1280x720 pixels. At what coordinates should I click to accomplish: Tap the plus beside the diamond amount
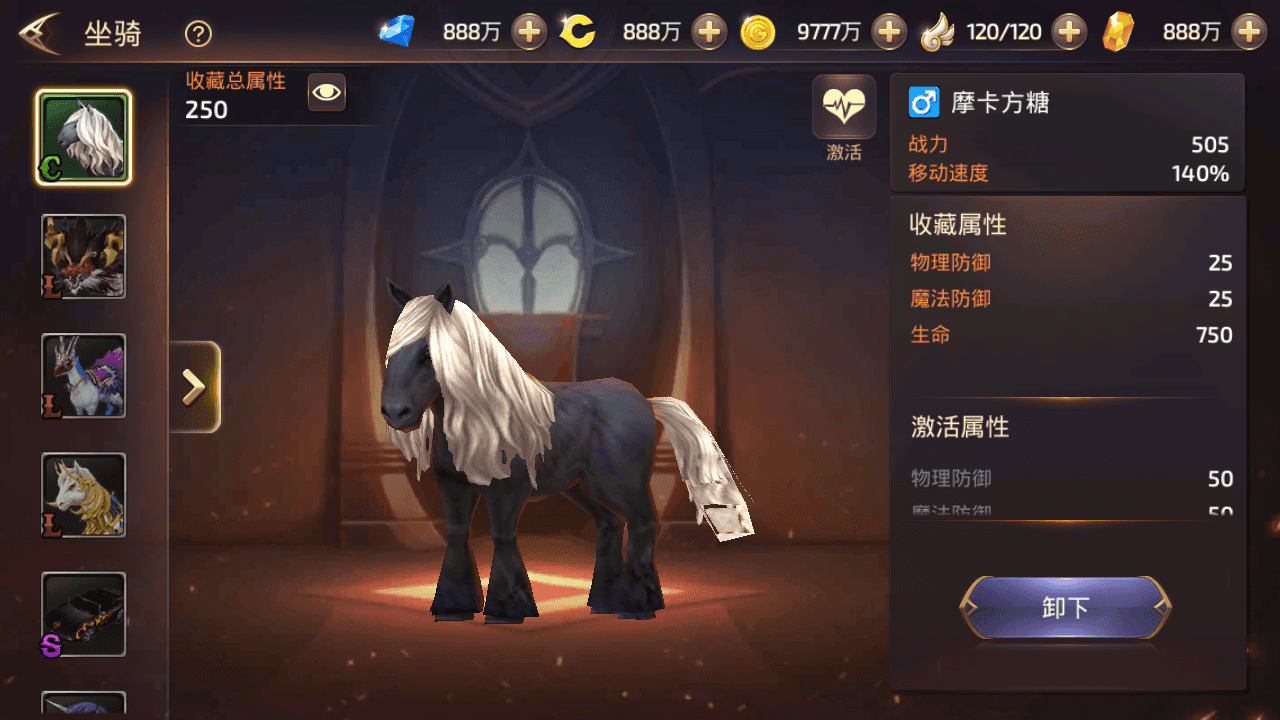tap(528, 31)
